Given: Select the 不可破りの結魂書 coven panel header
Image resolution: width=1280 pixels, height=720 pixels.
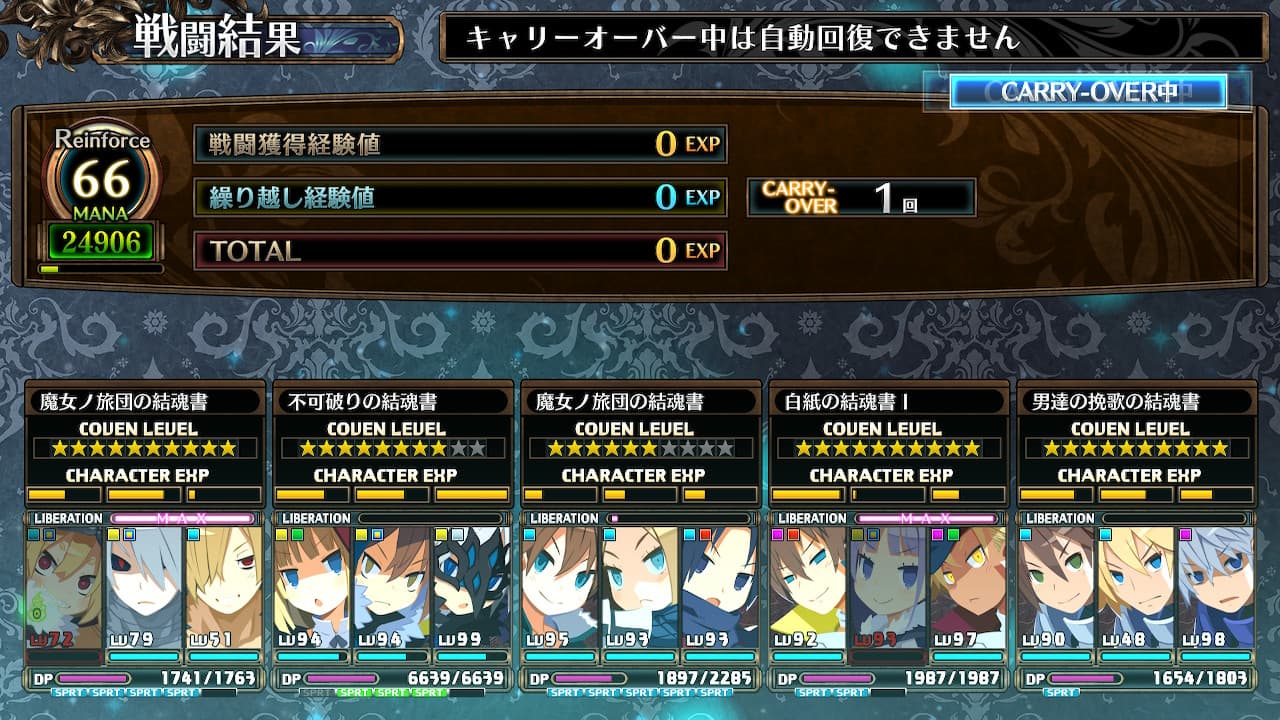Looking at the screenshot, I should pos(392,402).
